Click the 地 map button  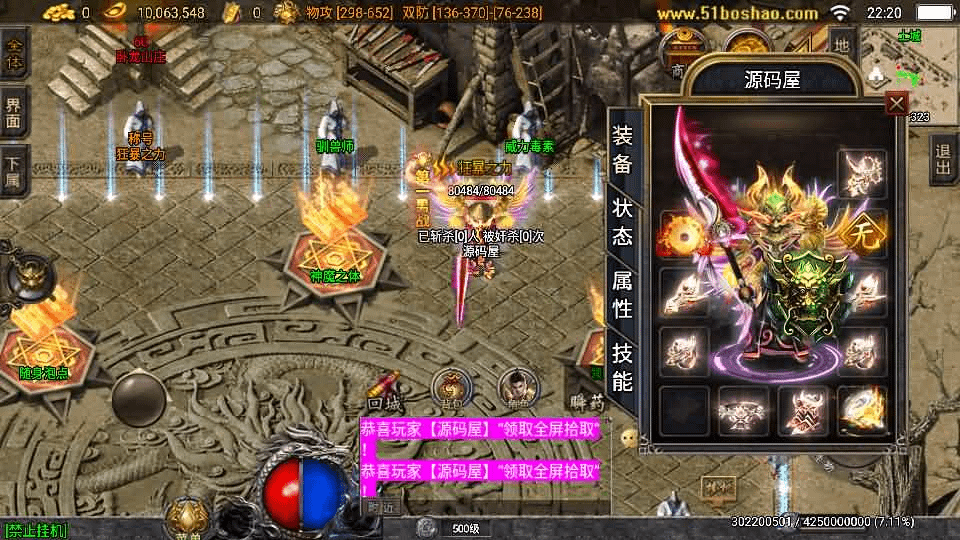coord(842,44)
